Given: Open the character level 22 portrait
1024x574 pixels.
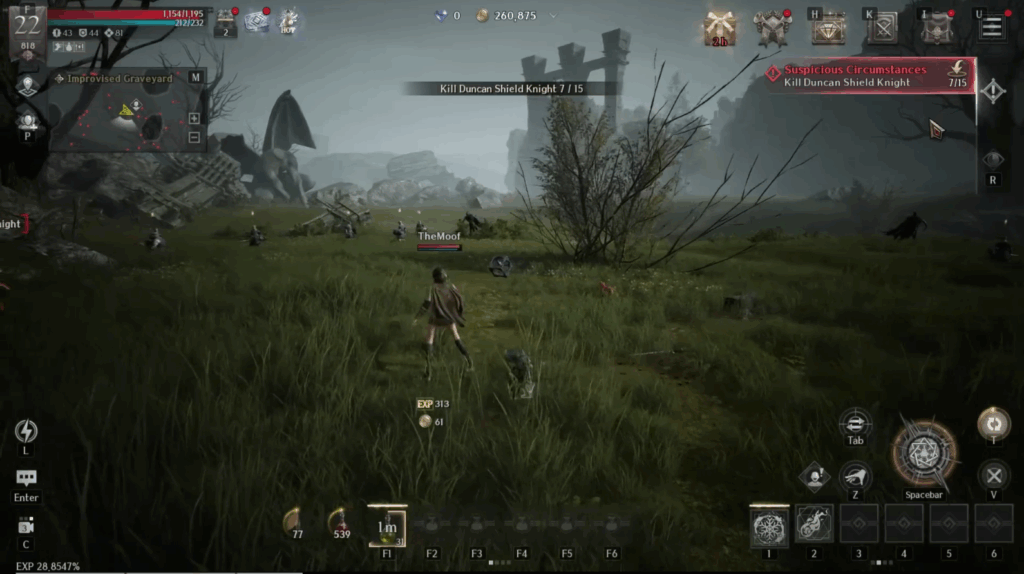Looking at the screenshot, I should click(27, 28).
